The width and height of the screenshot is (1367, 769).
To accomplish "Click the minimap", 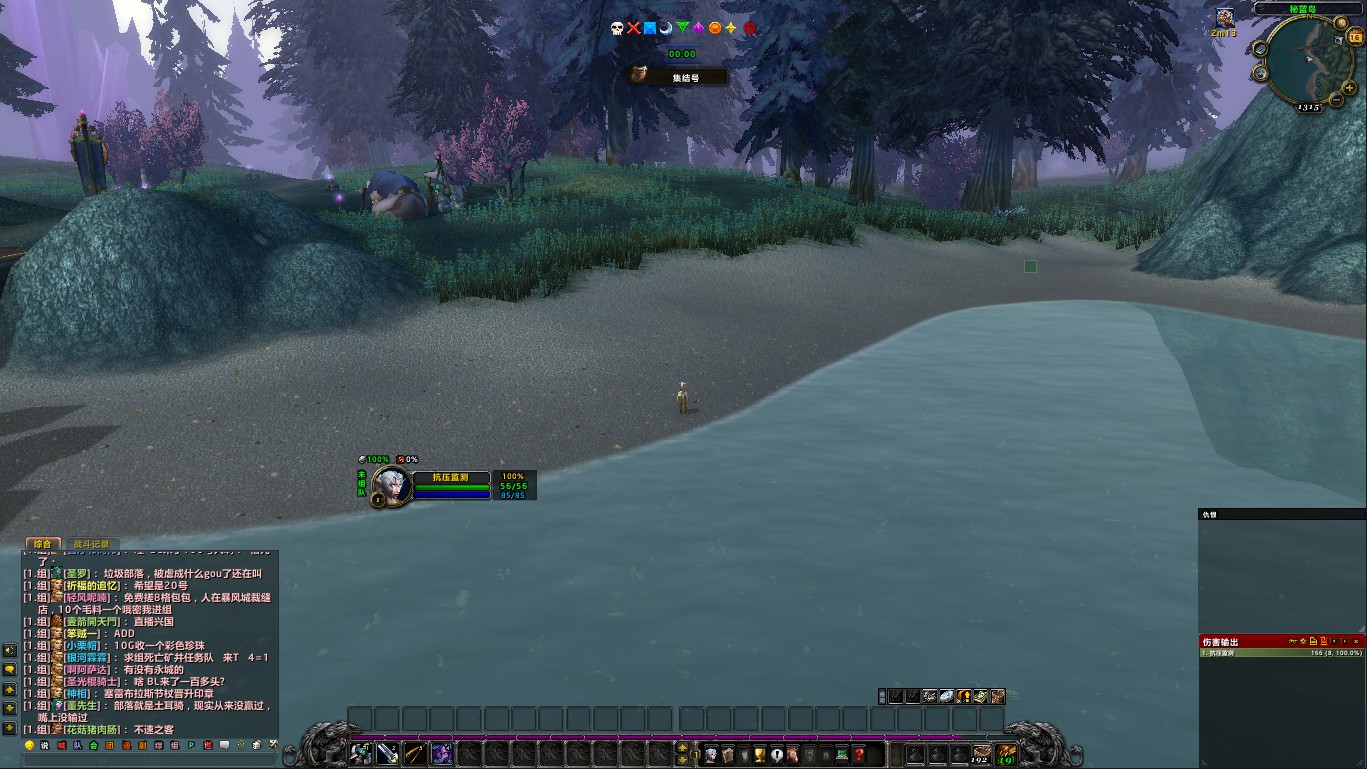I will [x=1305, y=60].
